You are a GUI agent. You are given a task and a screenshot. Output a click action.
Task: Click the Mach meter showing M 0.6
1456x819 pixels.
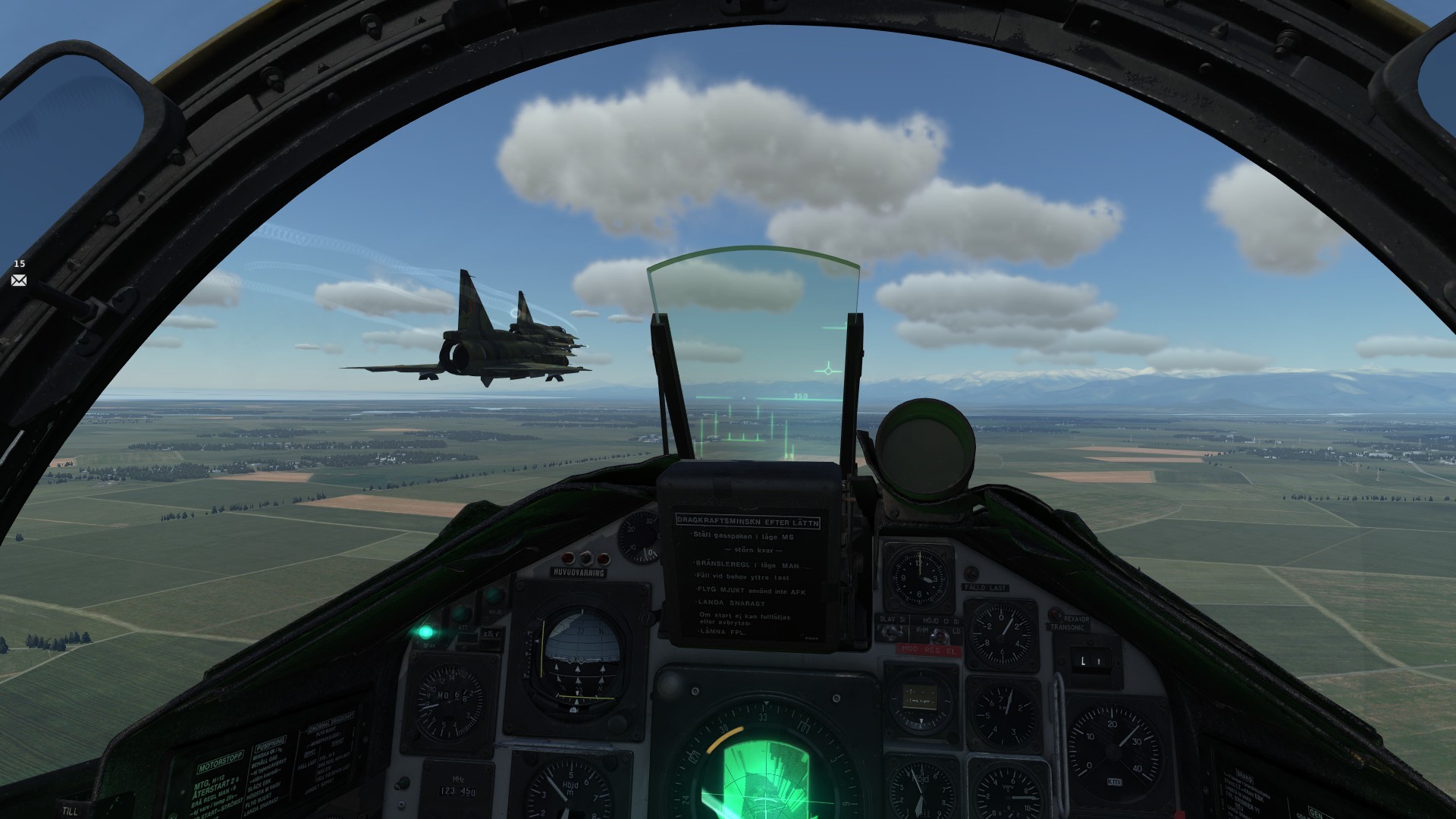click(450, 699)
